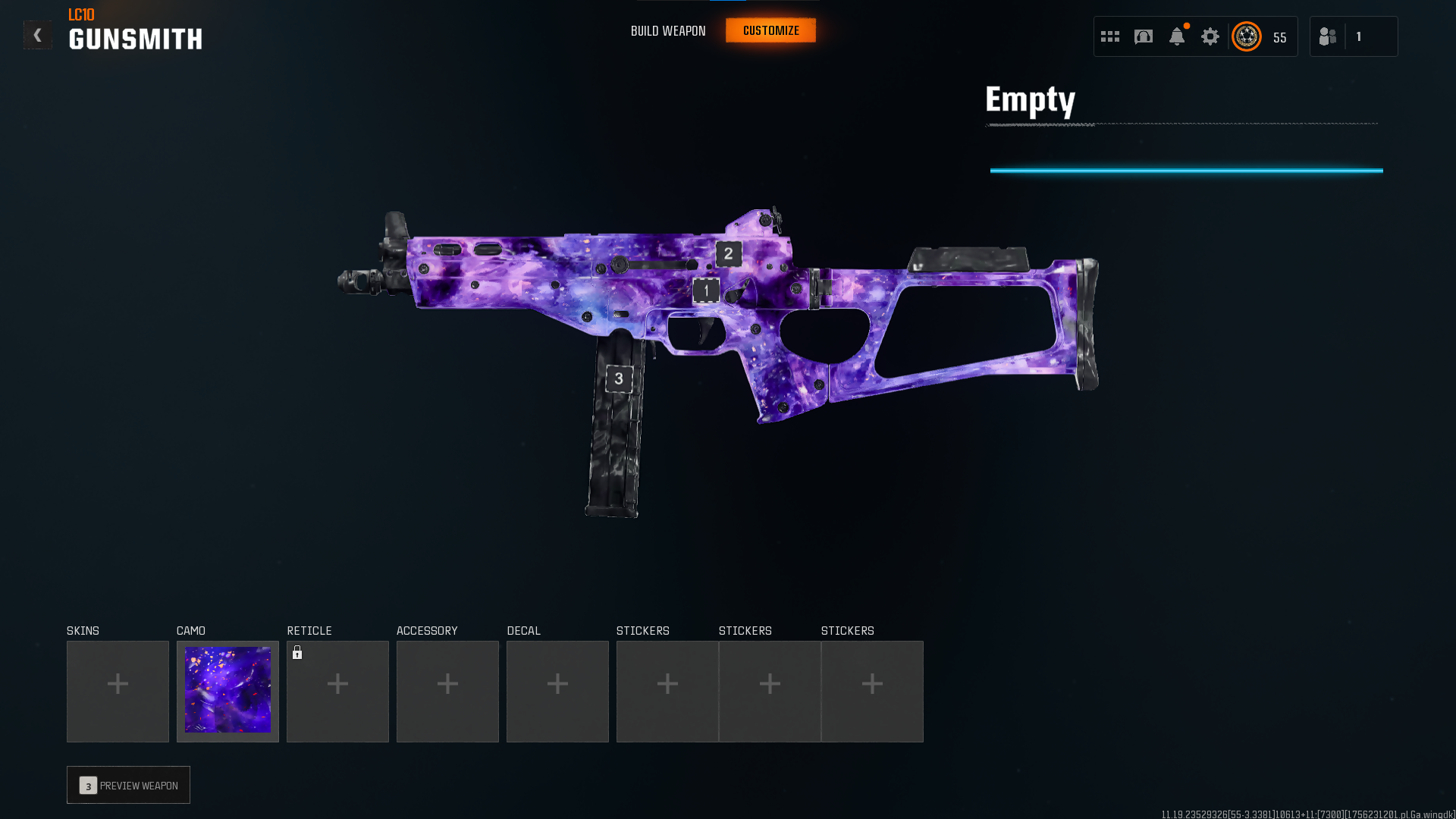This screenshot has height=819, width=1456.
Task: Open the party members panel
Action: 1353,36
